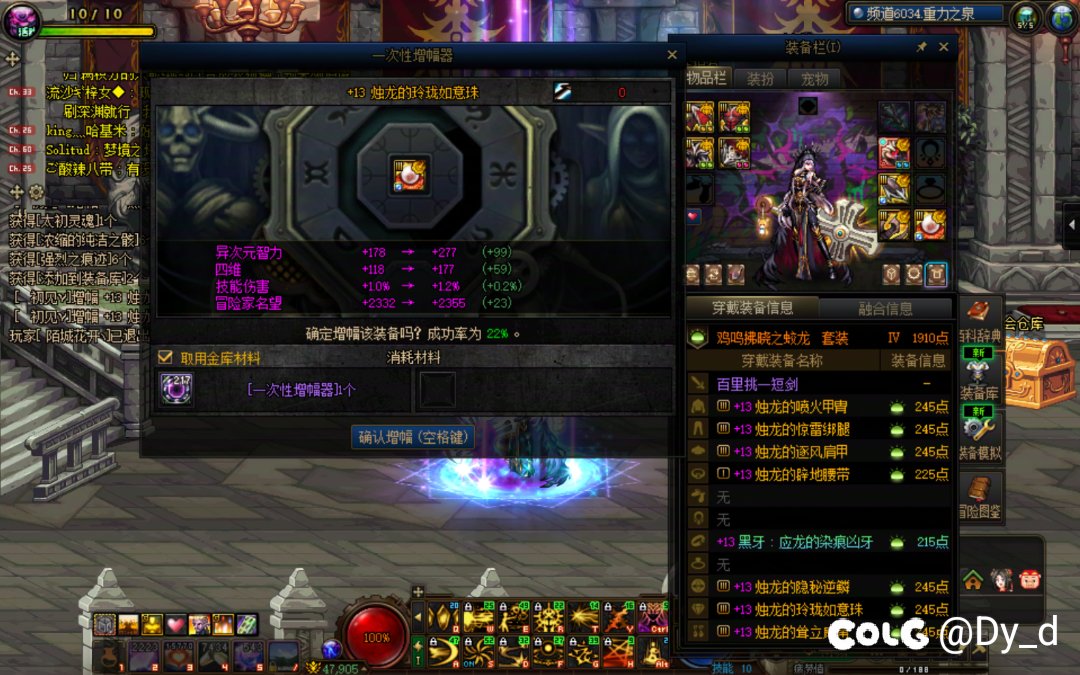The image size is (1080, 675).
Task: Open the 宠物 tab
Action: pyautogui.click(x=815, y=78)
